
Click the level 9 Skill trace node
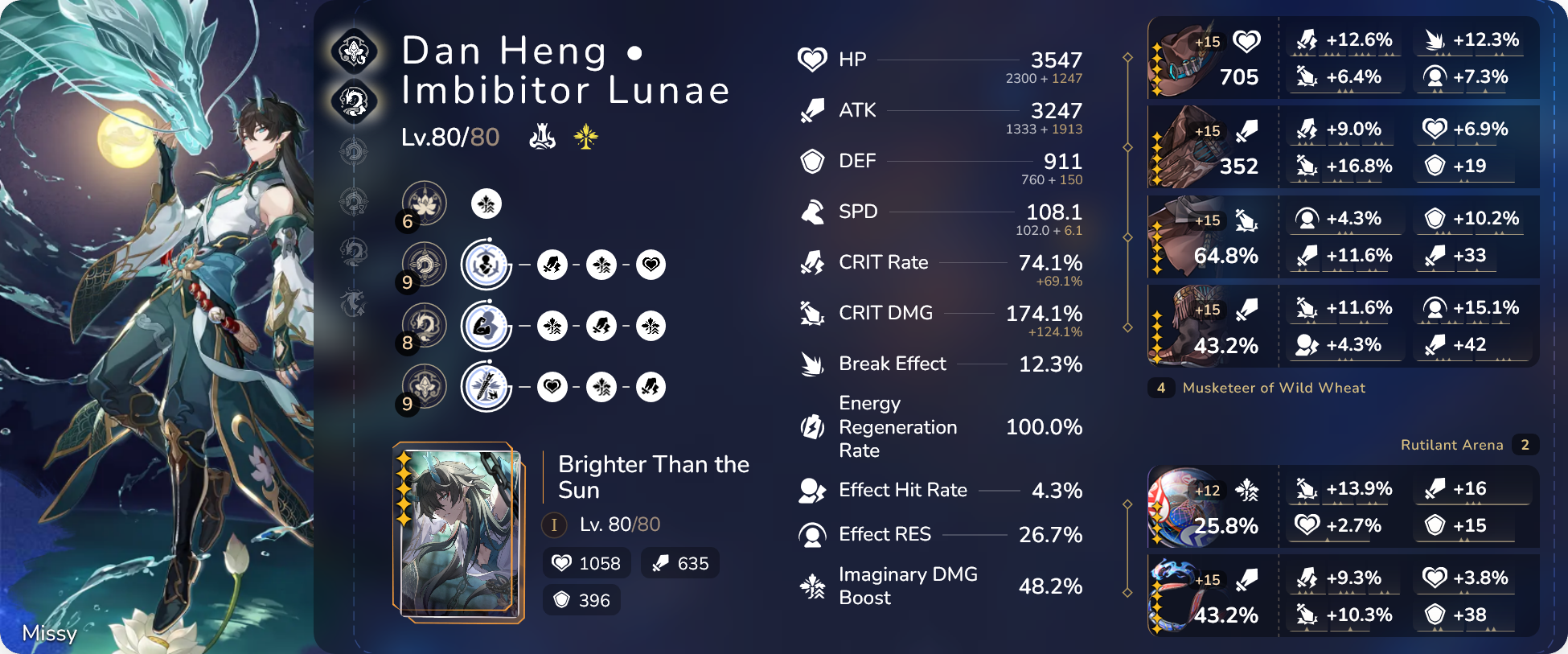[x=425, y=264]
